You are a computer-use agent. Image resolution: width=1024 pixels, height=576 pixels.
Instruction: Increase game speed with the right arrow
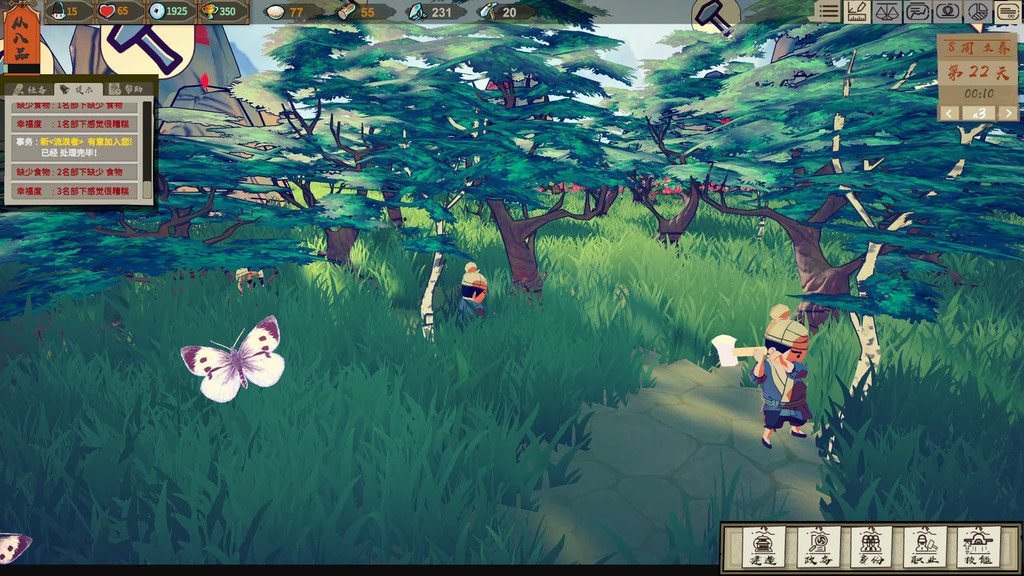[x=1009, y=113]
